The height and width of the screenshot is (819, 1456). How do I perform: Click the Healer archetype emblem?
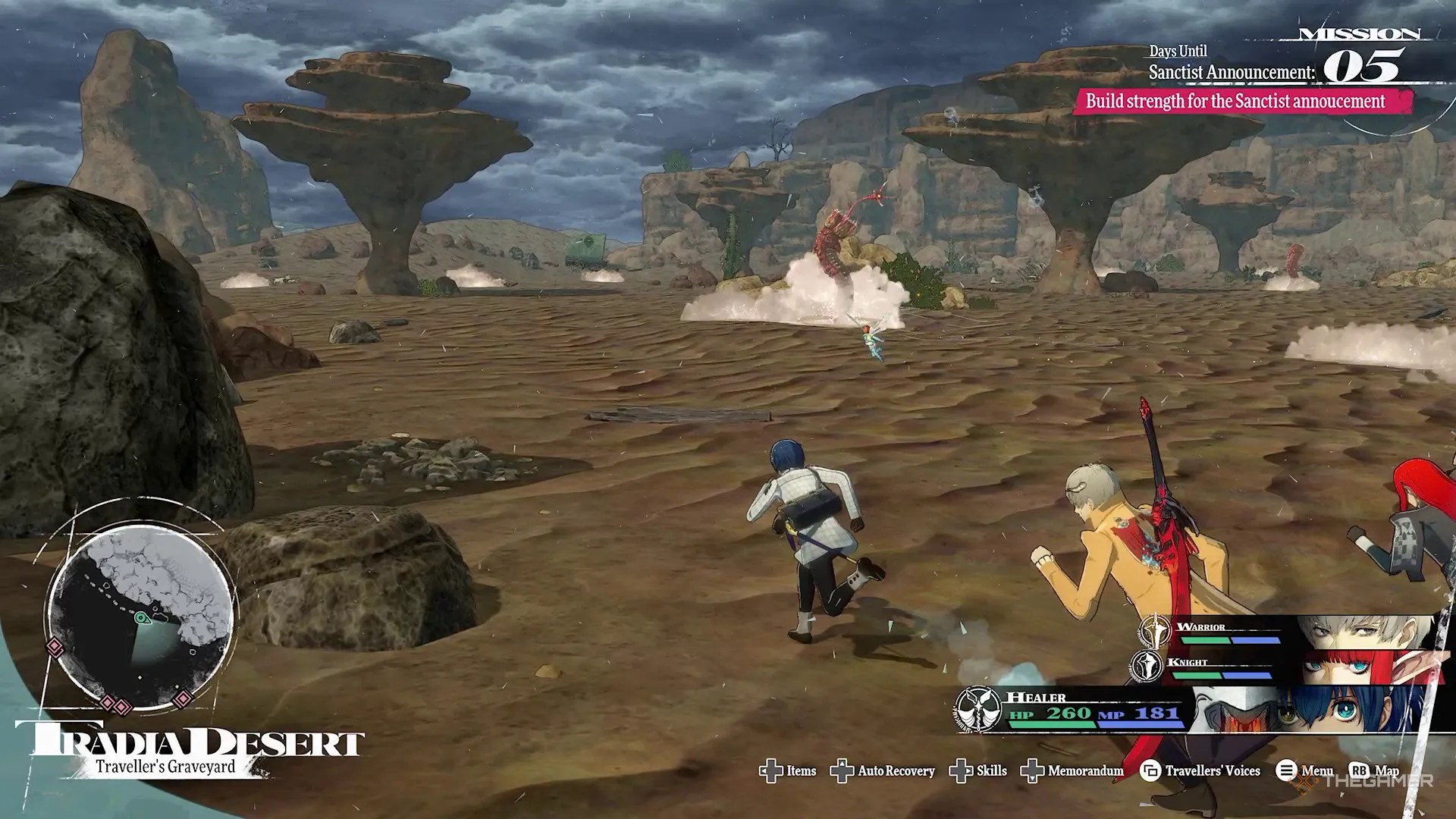click(977, 710)
